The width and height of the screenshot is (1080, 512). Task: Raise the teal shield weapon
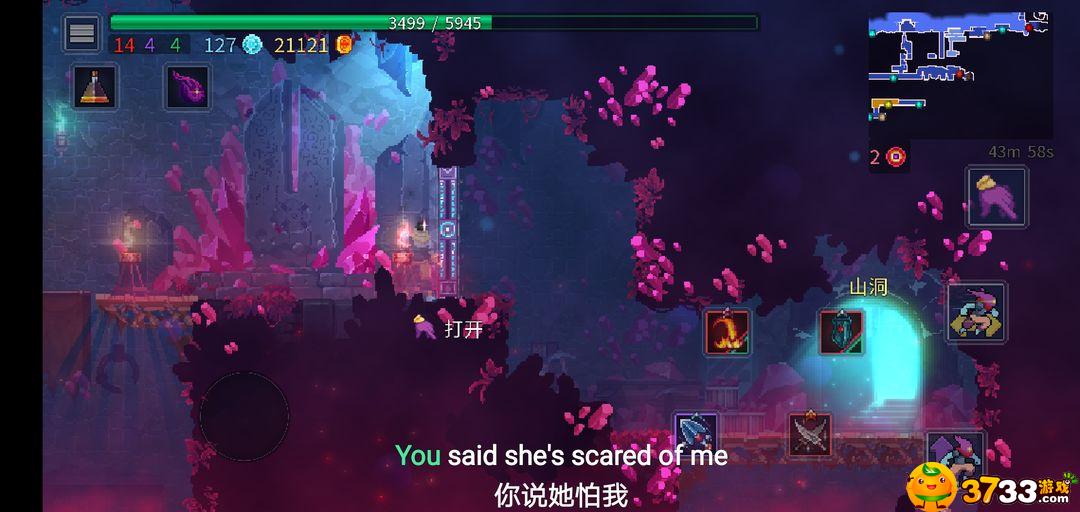coord(841,332)
